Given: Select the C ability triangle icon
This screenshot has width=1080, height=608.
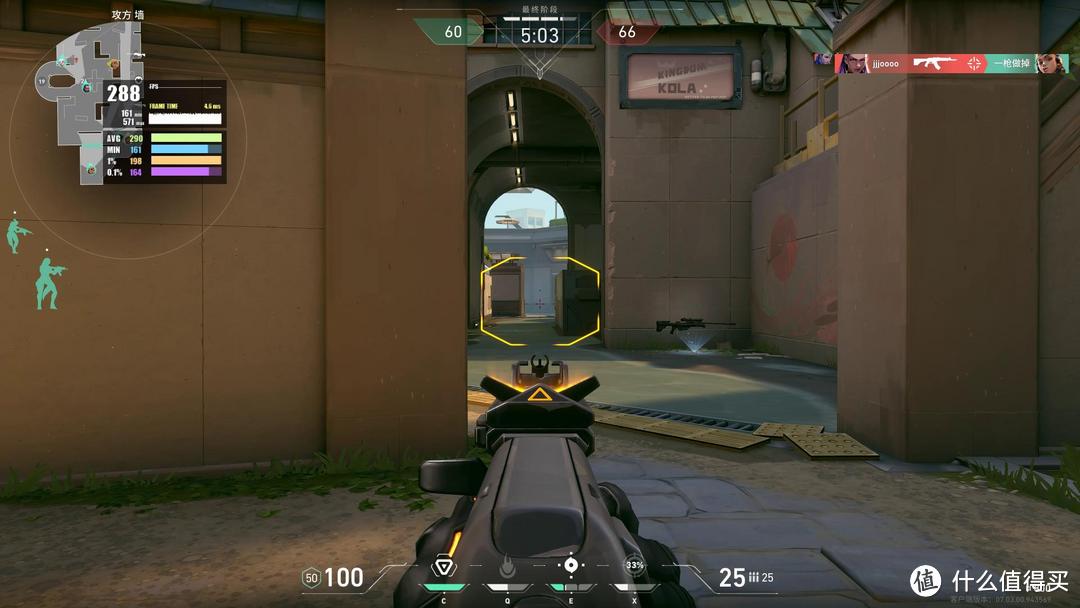Looking at the screenshot, I should click(443, 567).
